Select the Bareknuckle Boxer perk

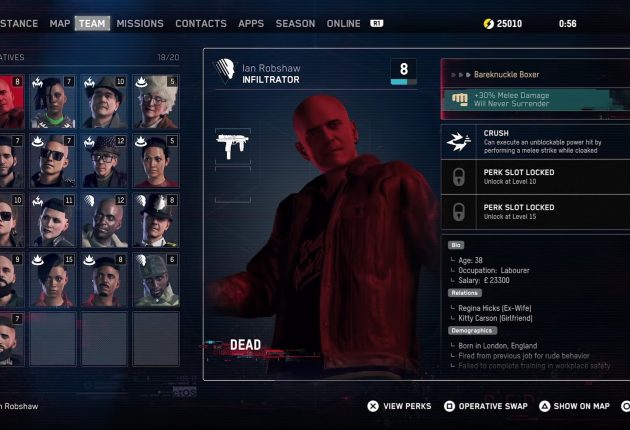click(x=535, y=74)
